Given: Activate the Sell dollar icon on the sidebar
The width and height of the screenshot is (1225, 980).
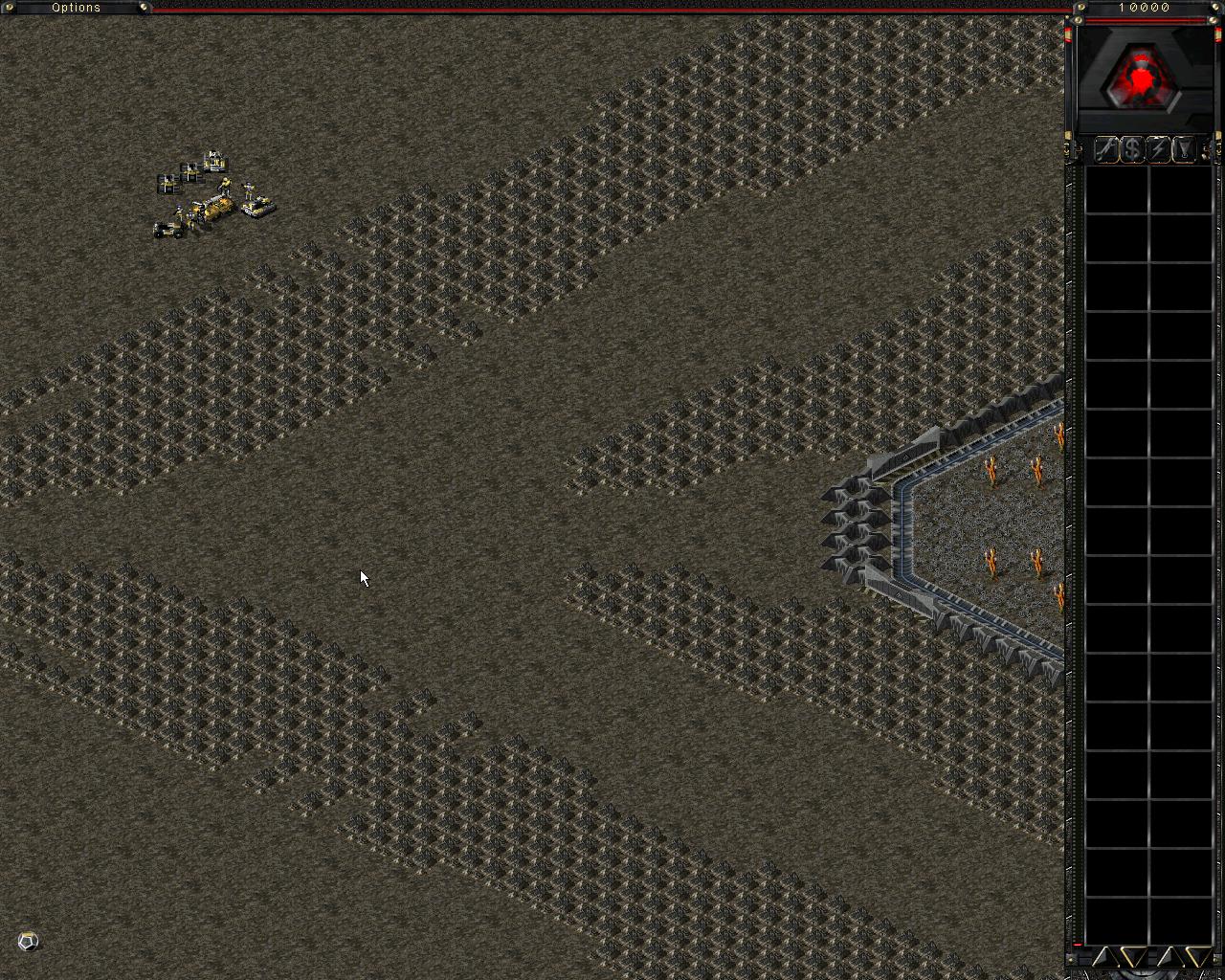Looking at the screenshot, I should (1131, 150).
